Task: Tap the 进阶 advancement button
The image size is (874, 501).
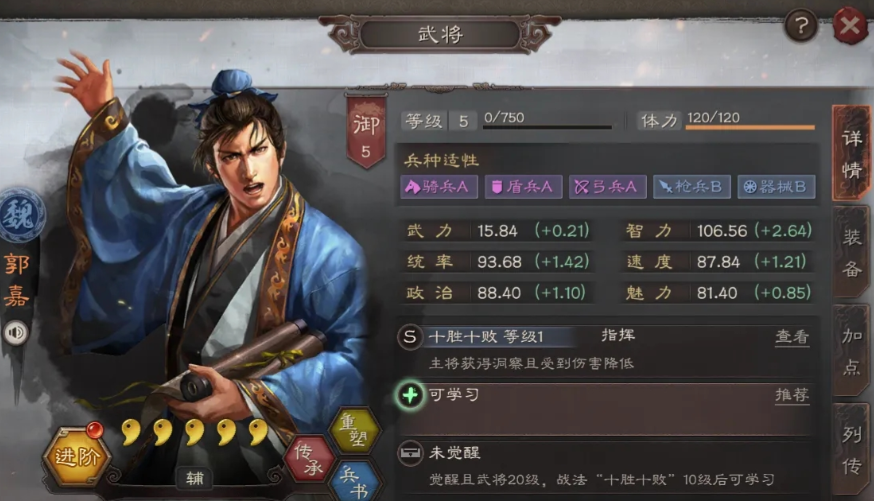Action: pyautogui.click(x=76, y=458)
